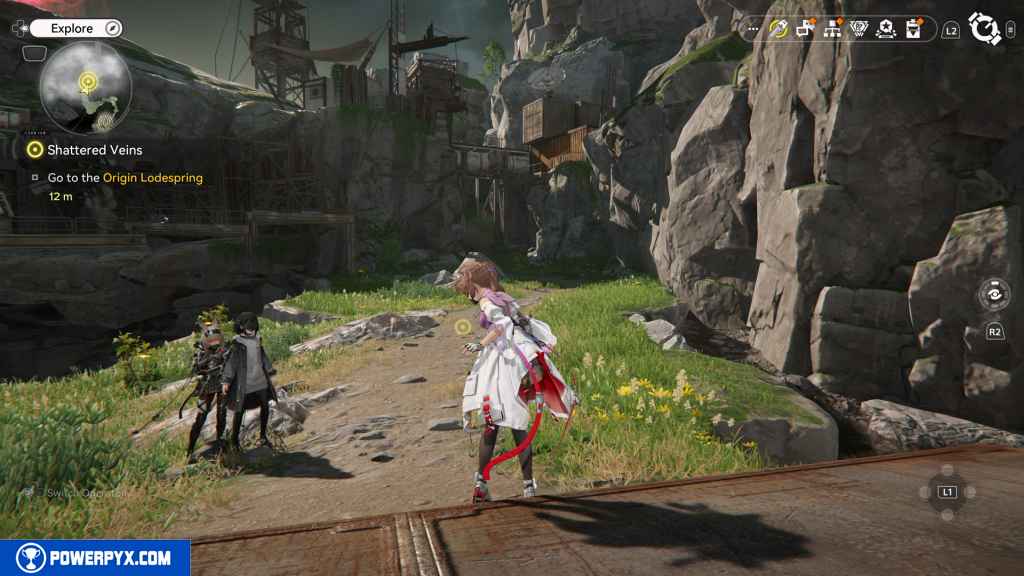This screenshot has width=1024, height=576.
Task: Activate the eye scan ability icon
Action: [x=994, y=296]
